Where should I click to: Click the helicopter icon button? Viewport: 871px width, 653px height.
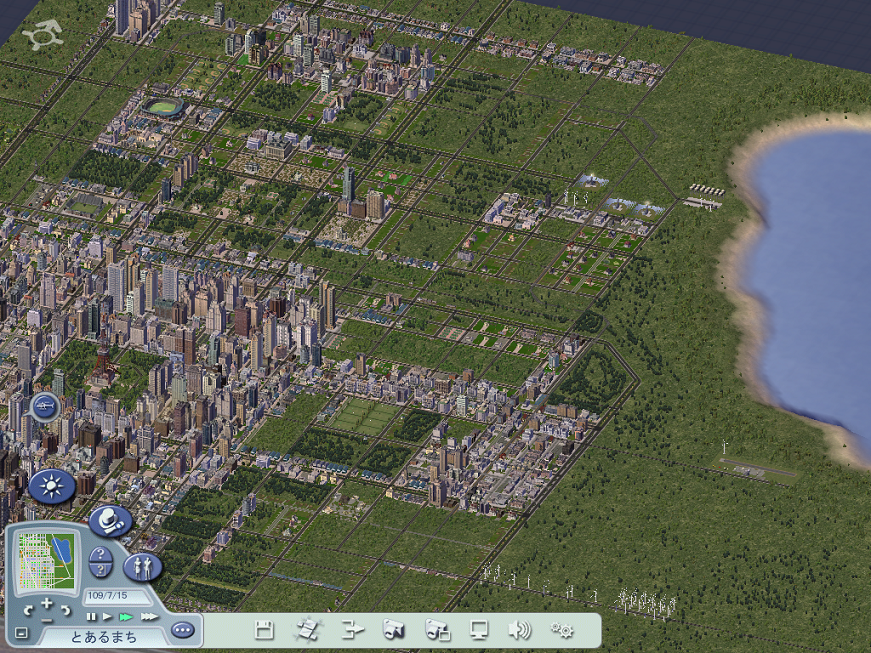[46, 406]
